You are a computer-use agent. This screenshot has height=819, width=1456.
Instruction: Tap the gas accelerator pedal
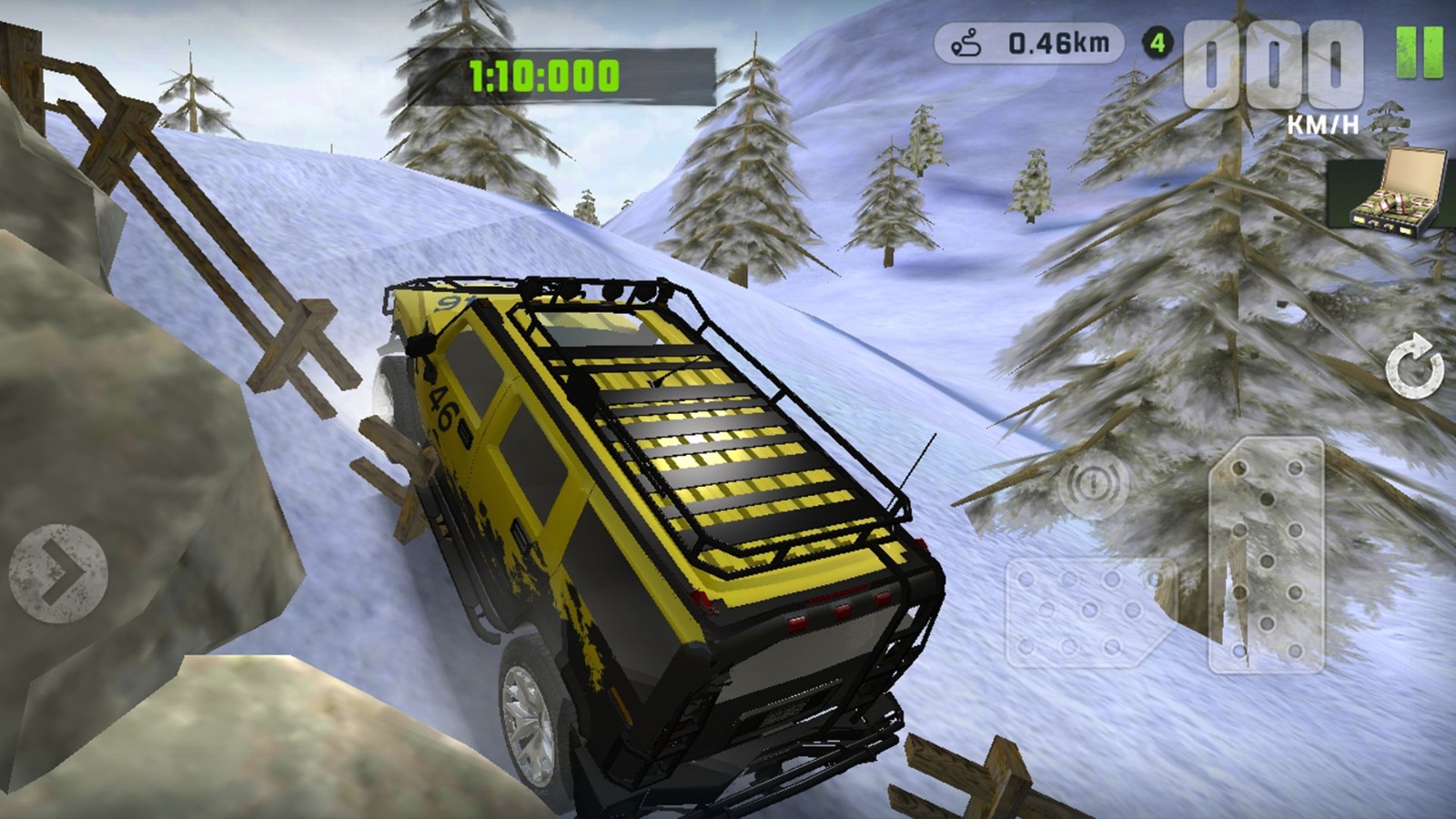(1266, 555)
